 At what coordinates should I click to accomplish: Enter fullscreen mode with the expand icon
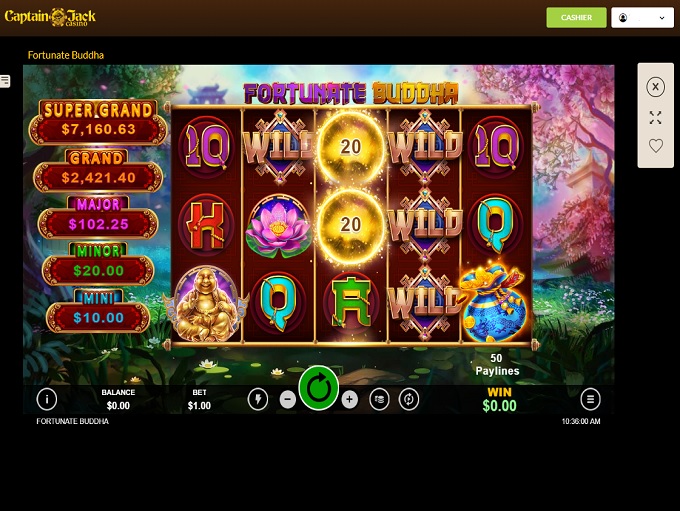coord(655,117)
